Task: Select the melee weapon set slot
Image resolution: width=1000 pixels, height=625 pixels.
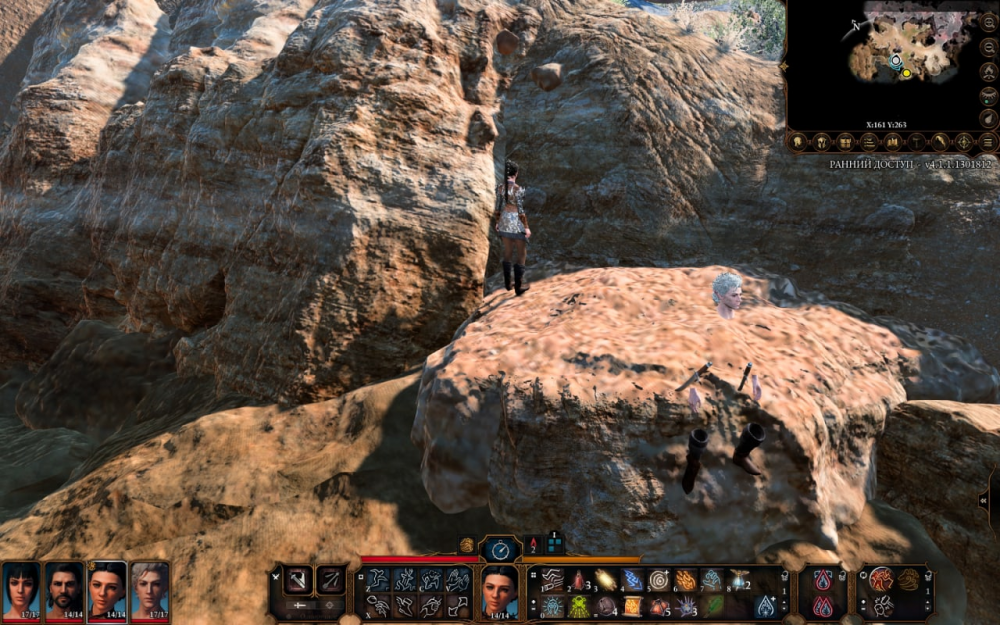Action: tap(298, 579)
